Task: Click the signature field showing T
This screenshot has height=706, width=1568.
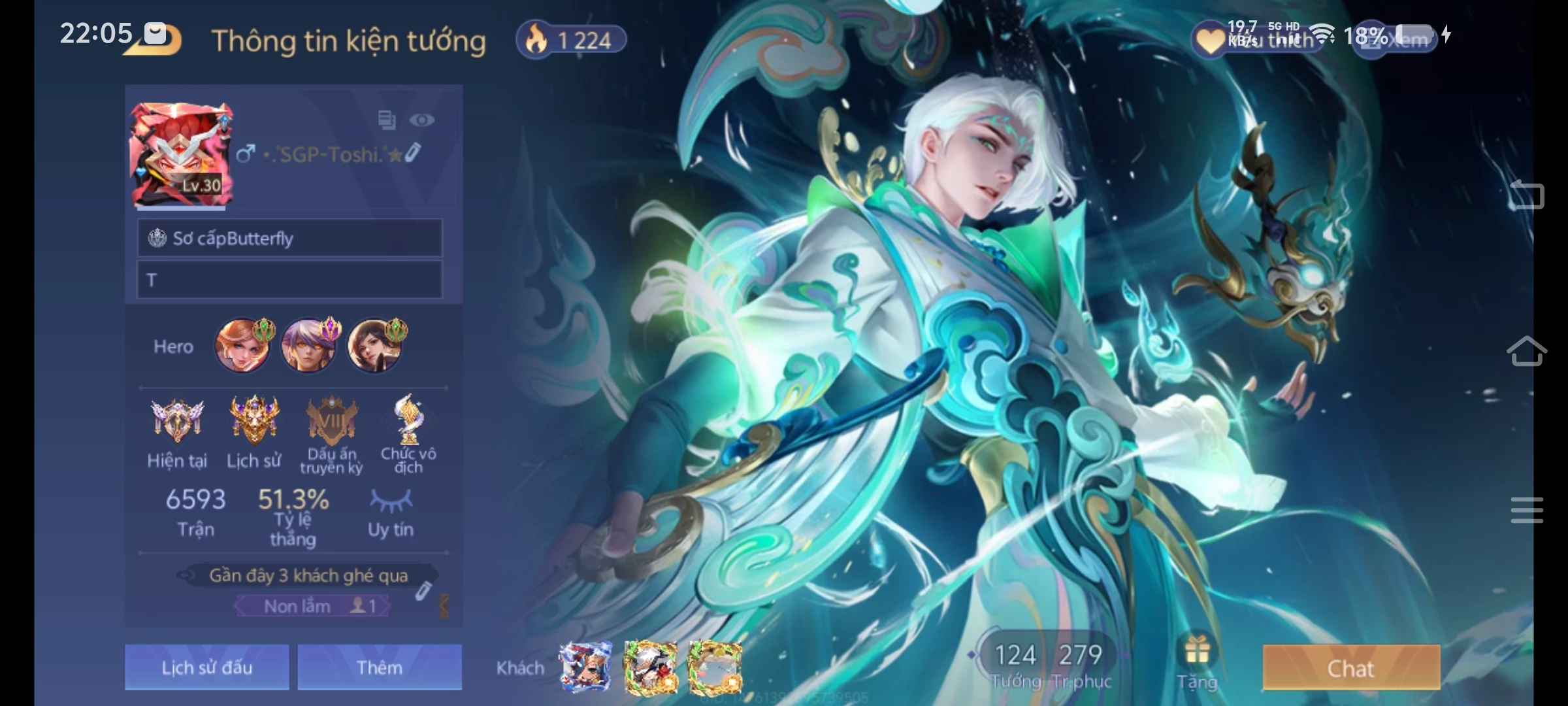Action: click(289, 280)
